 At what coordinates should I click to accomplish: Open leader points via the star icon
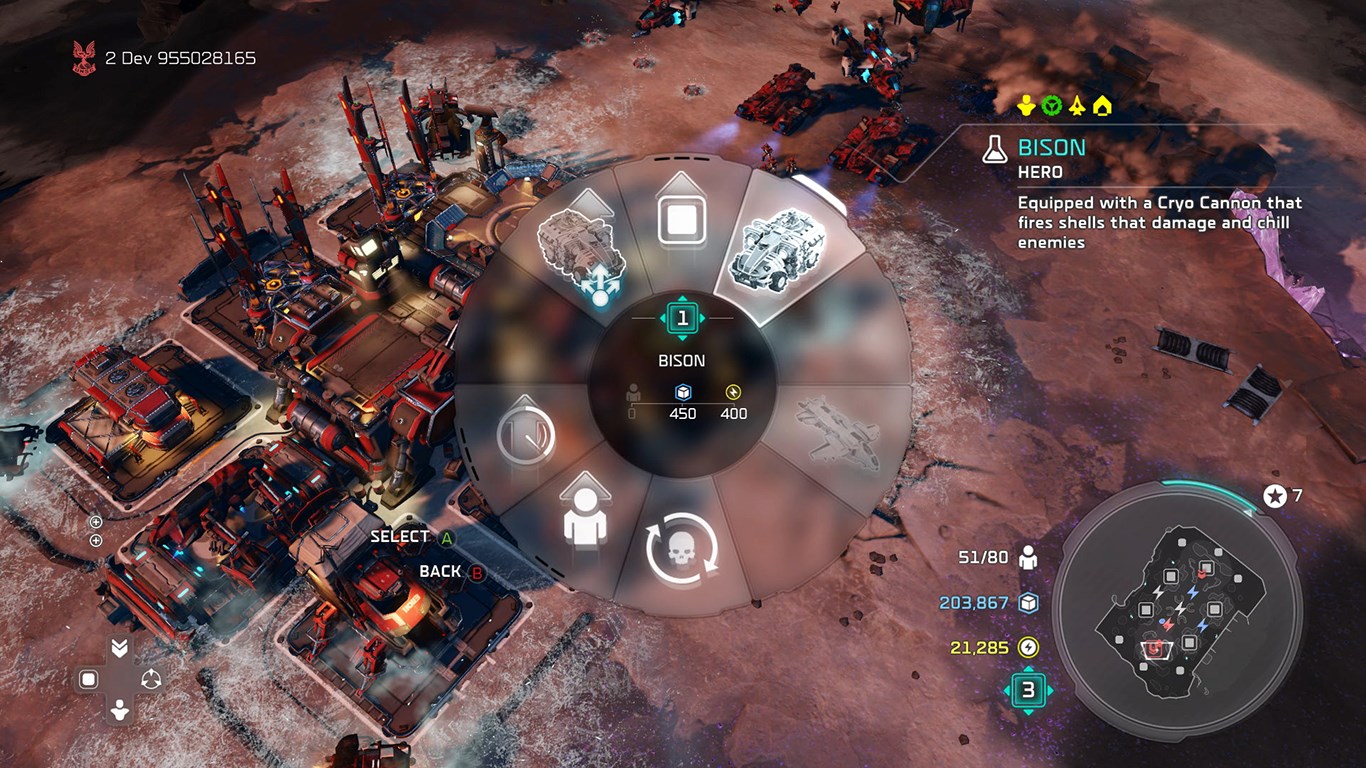[1275, 495]
